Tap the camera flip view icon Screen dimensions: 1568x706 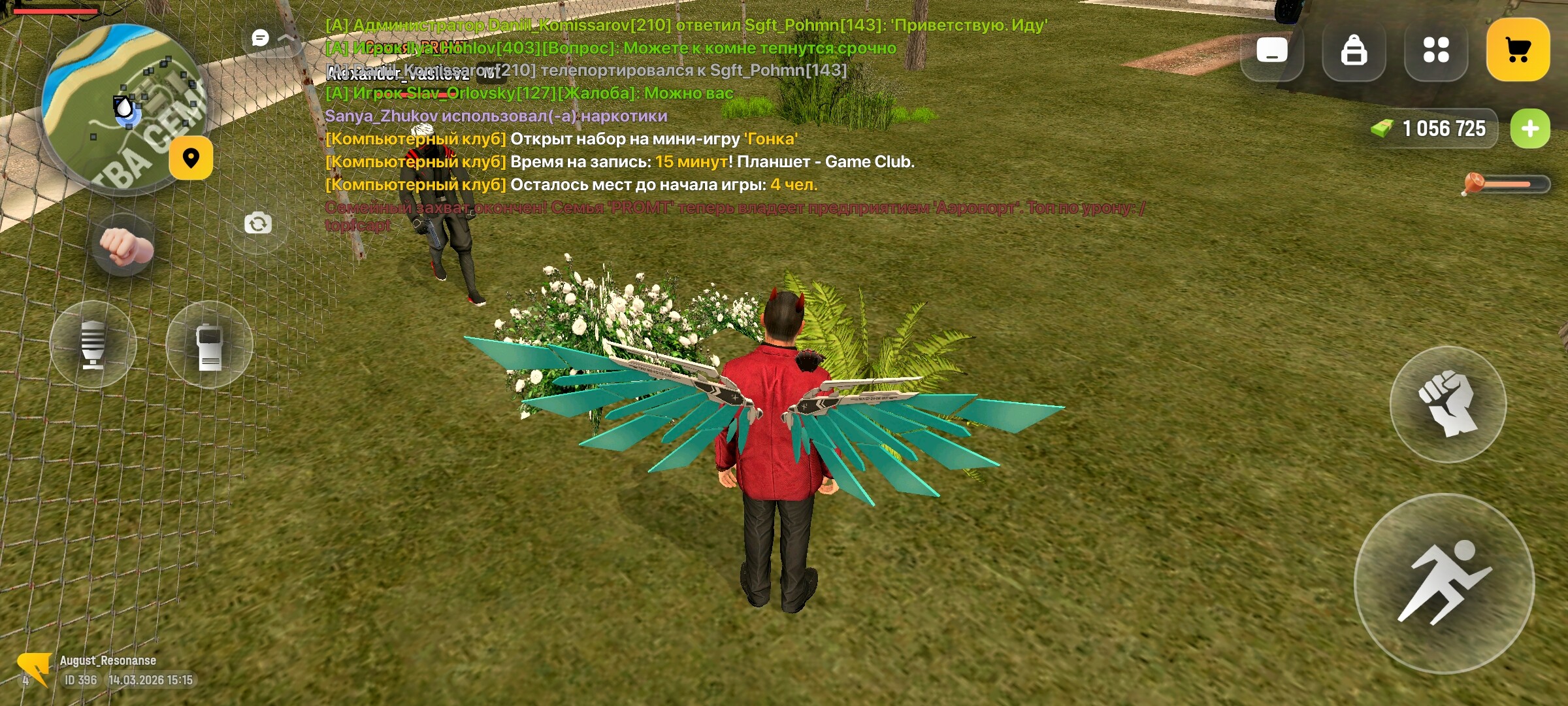click(259, 222)
